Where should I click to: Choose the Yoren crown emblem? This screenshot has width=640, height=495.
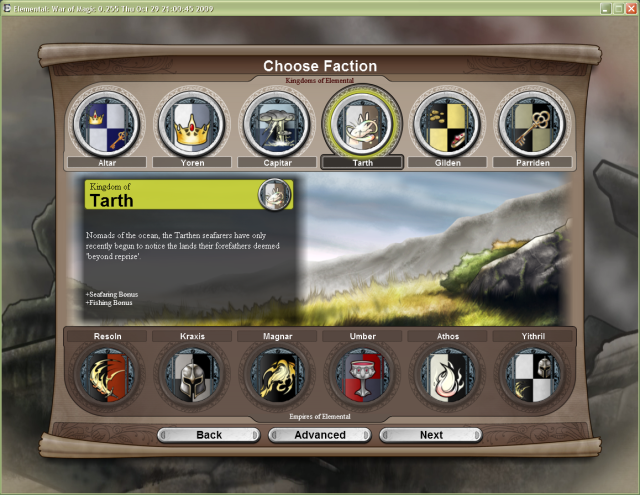(191, 123)
